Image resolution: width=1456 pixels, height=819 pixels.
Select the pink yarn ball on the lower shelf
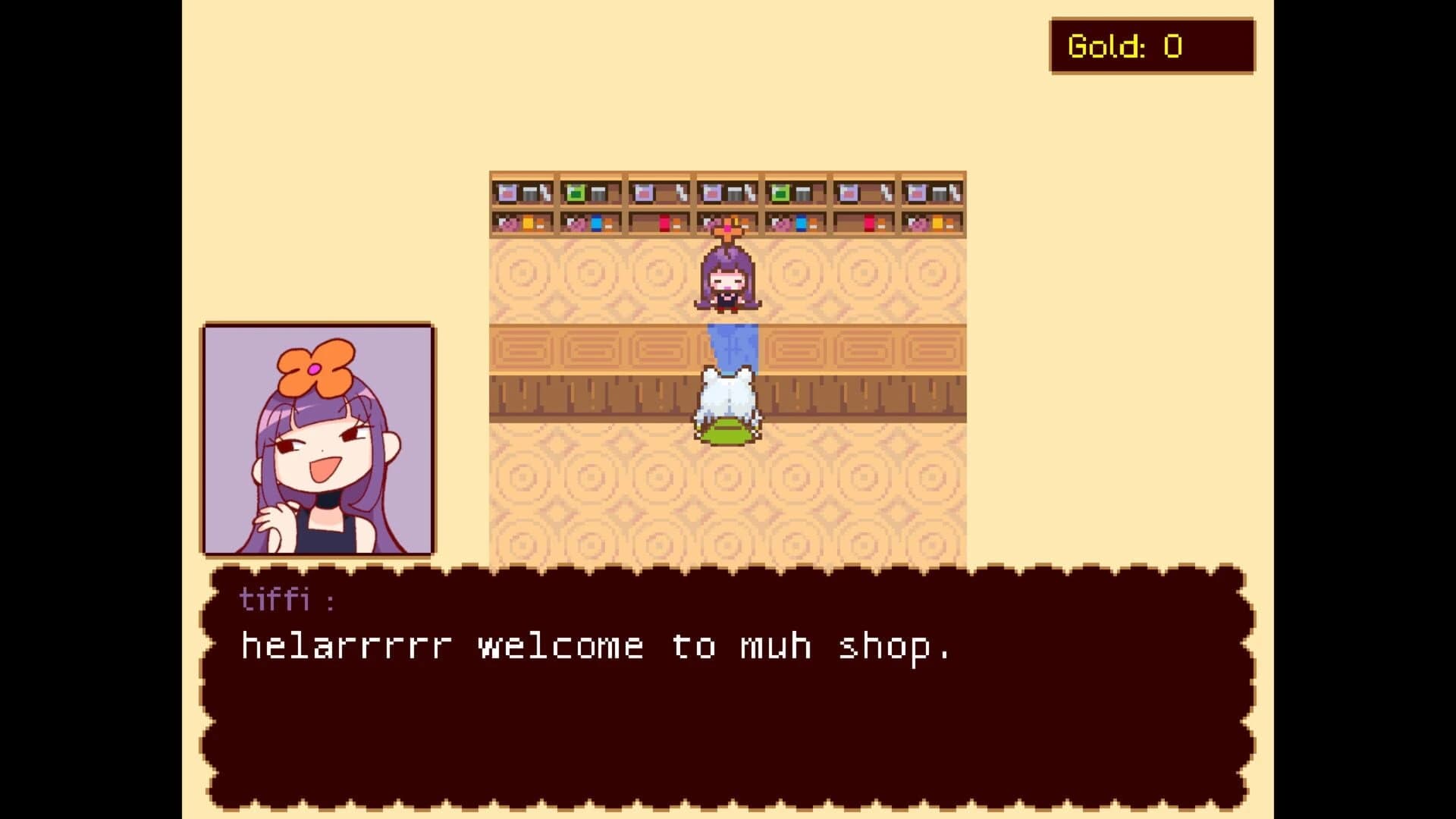coord(508,224)
